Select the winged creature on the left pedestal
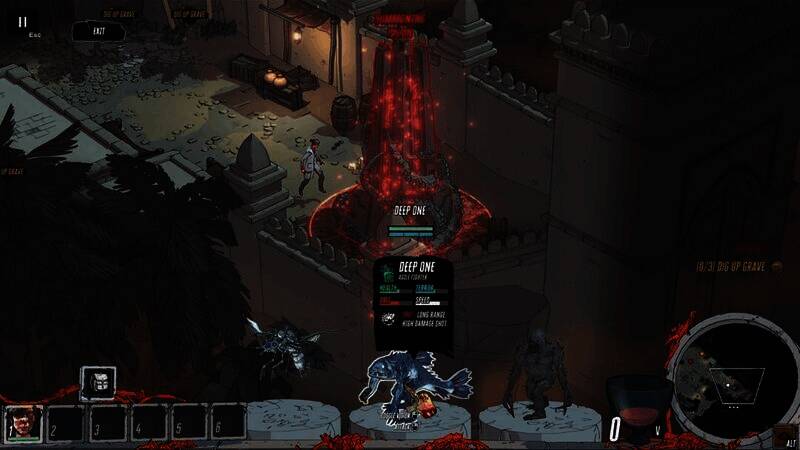 point(283,345)
